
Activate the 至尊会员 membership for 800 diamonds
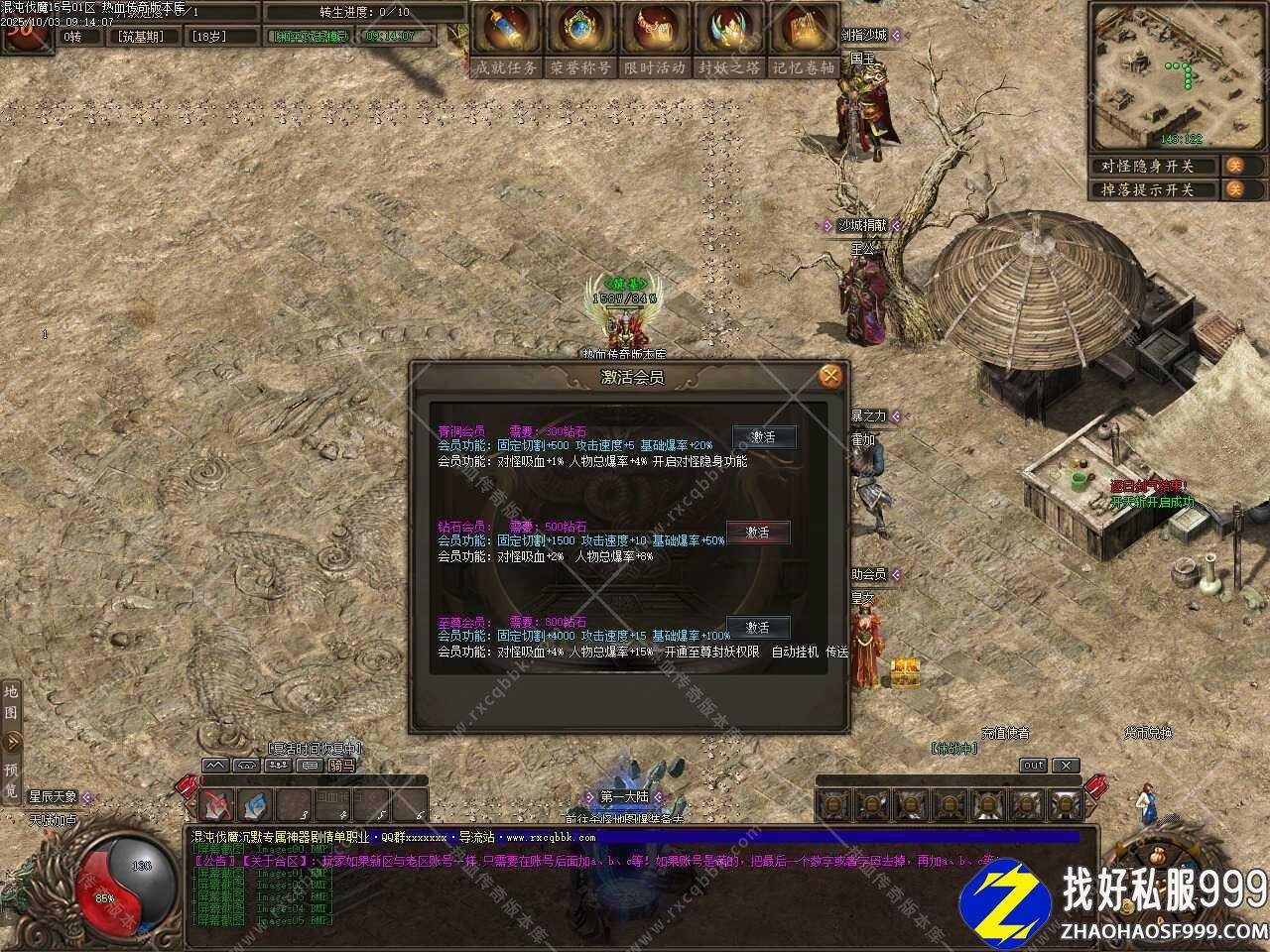tap(758, 628)
